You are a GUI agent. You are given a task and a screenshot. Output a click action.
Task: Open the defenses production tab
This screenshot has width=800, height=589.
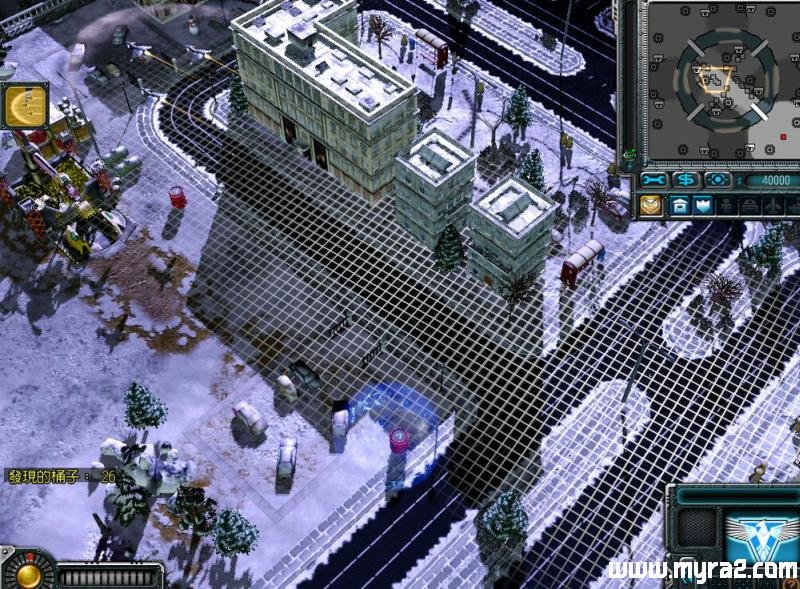(x=703, y=205)
